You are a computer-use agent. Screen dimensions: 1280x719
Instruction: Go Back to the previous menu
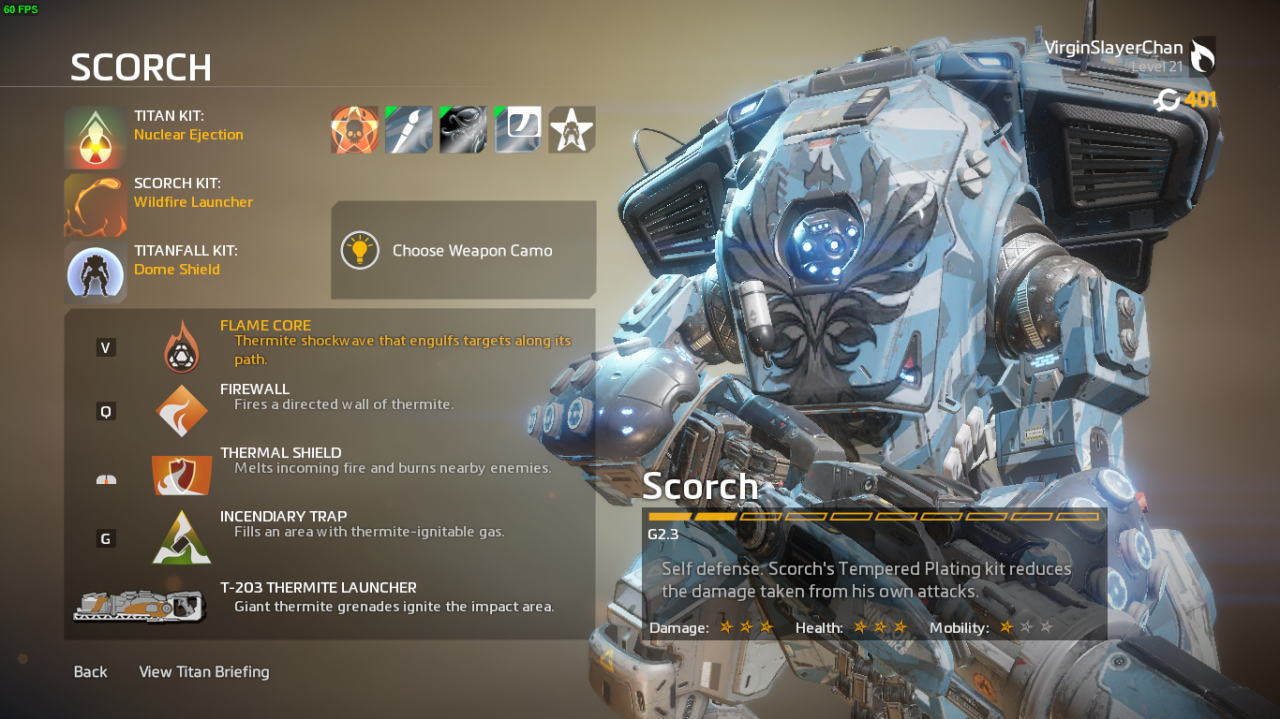90,672
